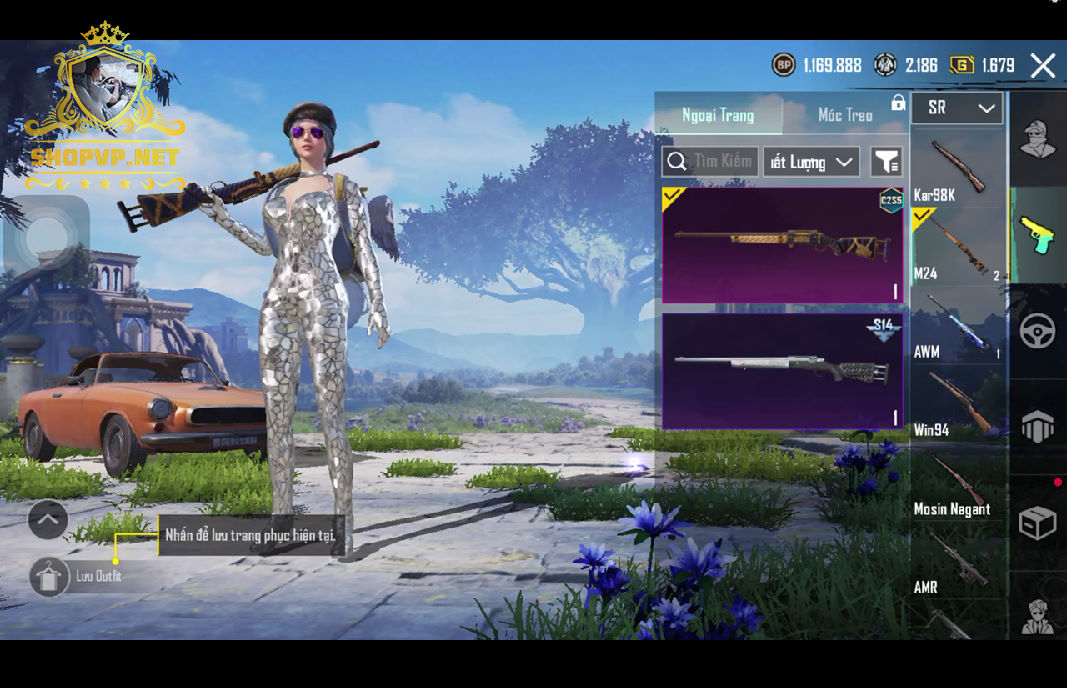
Task: Open the steering wheel vehicle category
Action: (x=1038, y=330)
